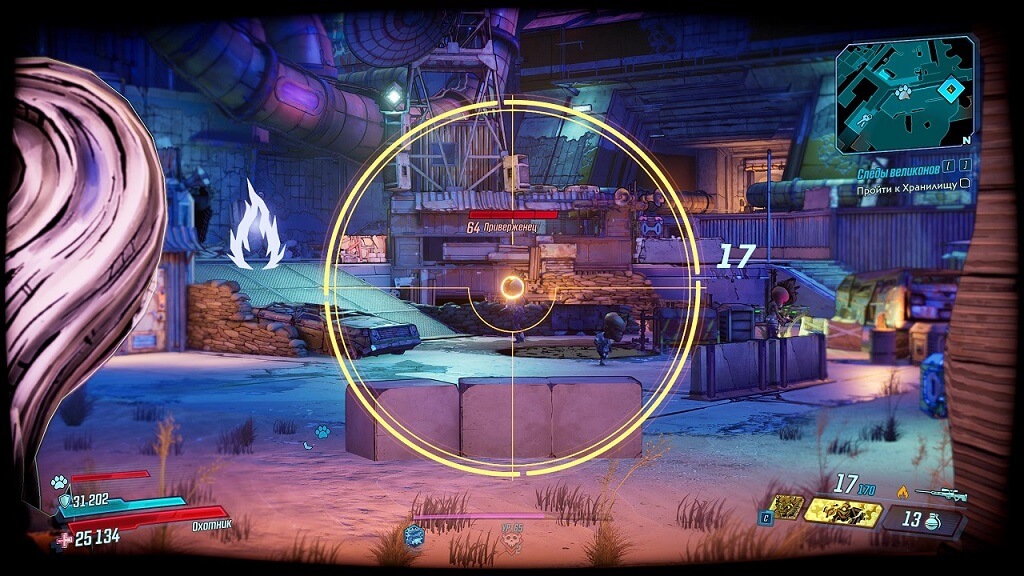Click the paw print pet marker on minimap

[902, 92]
